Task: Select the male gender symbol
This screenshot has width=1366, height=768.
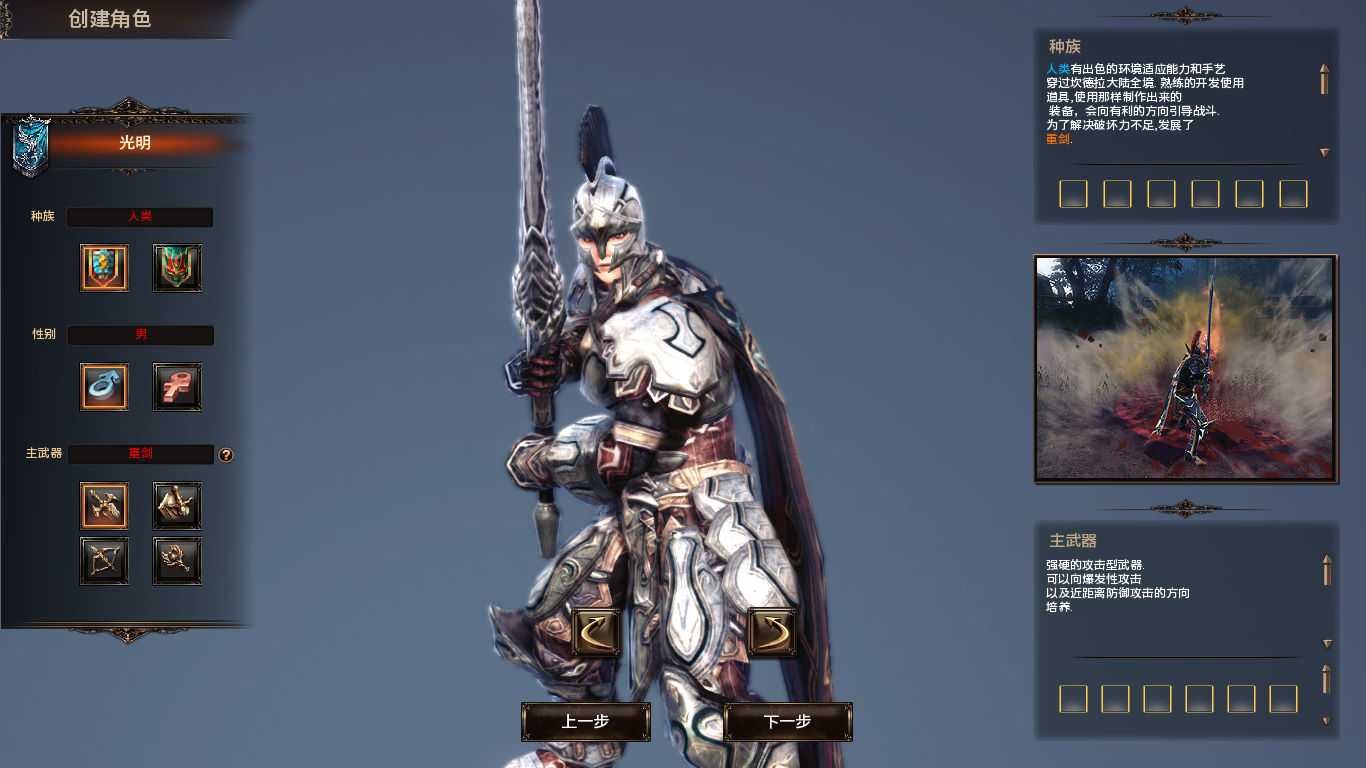Action: click(104, 387)
